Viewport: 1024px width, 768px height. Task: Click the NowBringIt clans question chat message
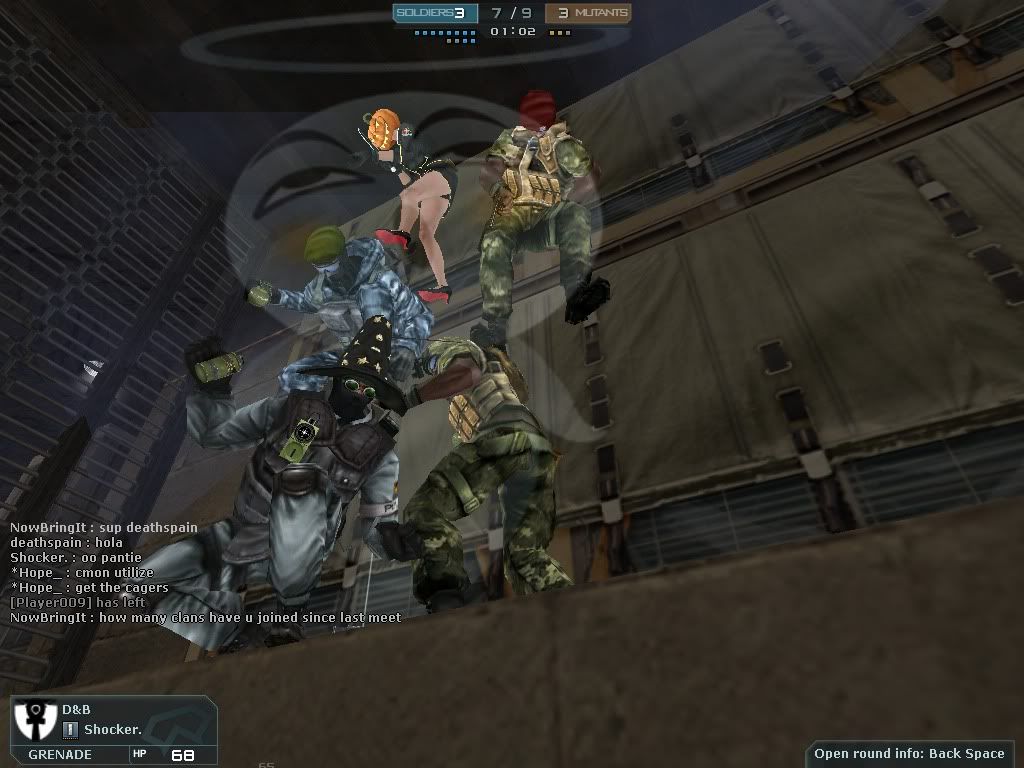(205, 618)
